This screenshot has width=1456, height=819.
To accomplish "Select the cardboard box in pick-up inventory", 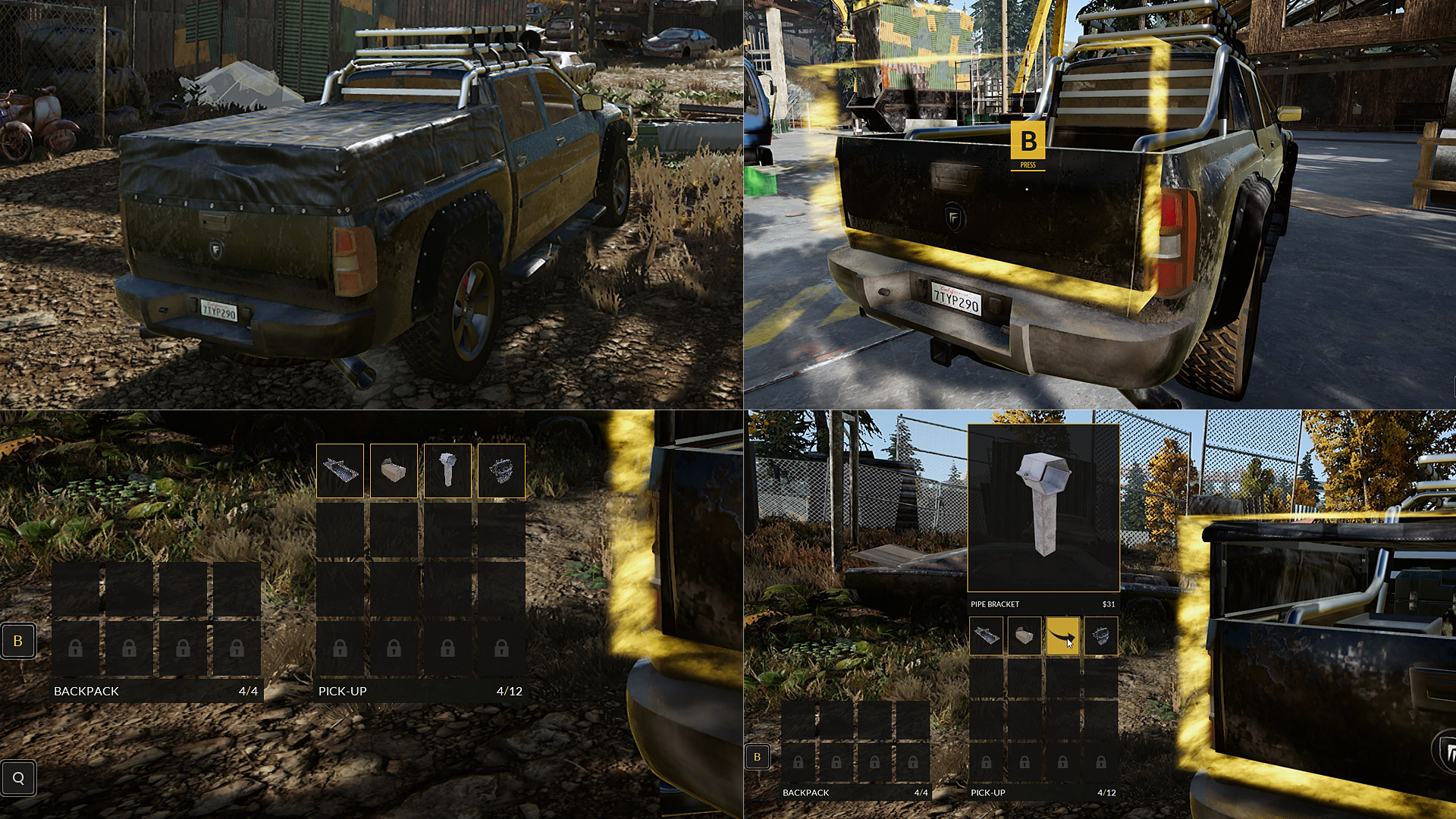I will point(393,470).
